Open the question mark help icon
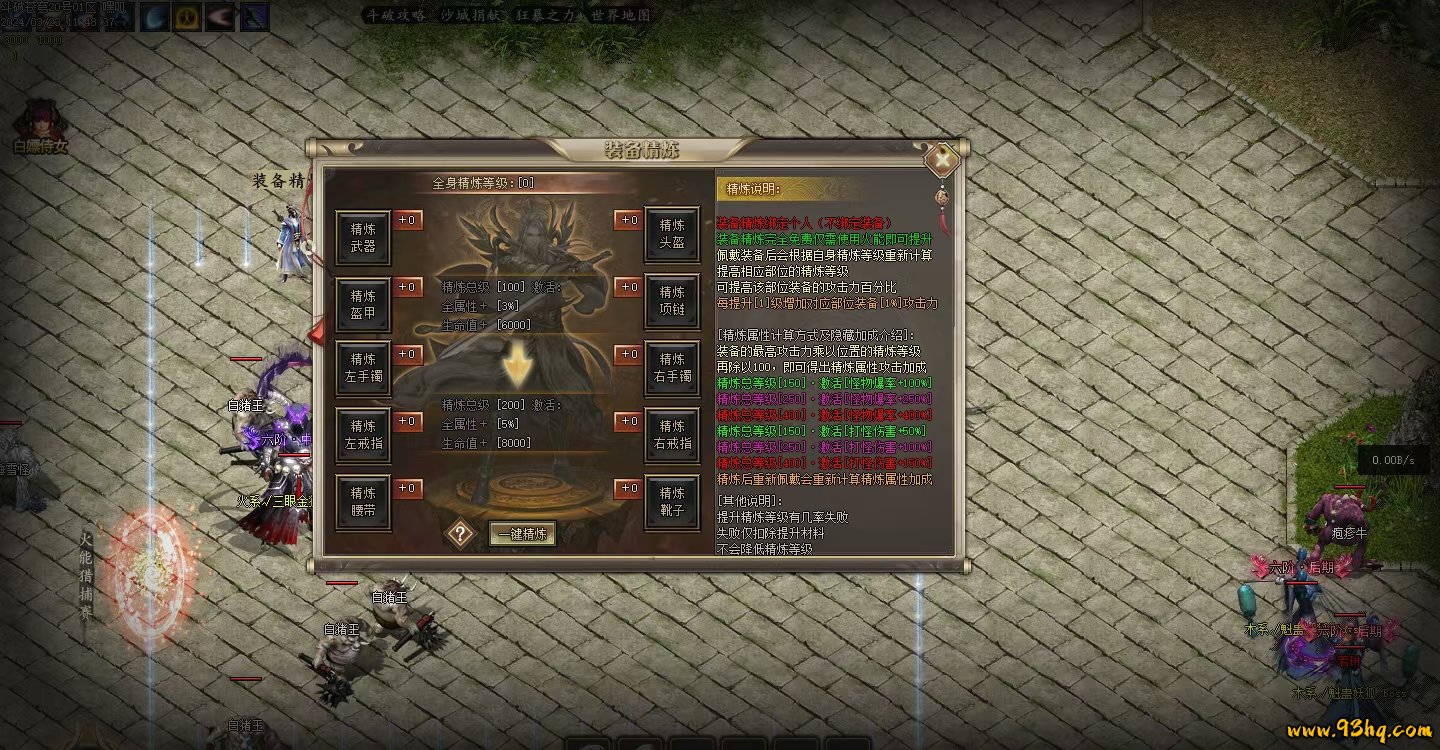1440x750 pixels. click(459, 533)
